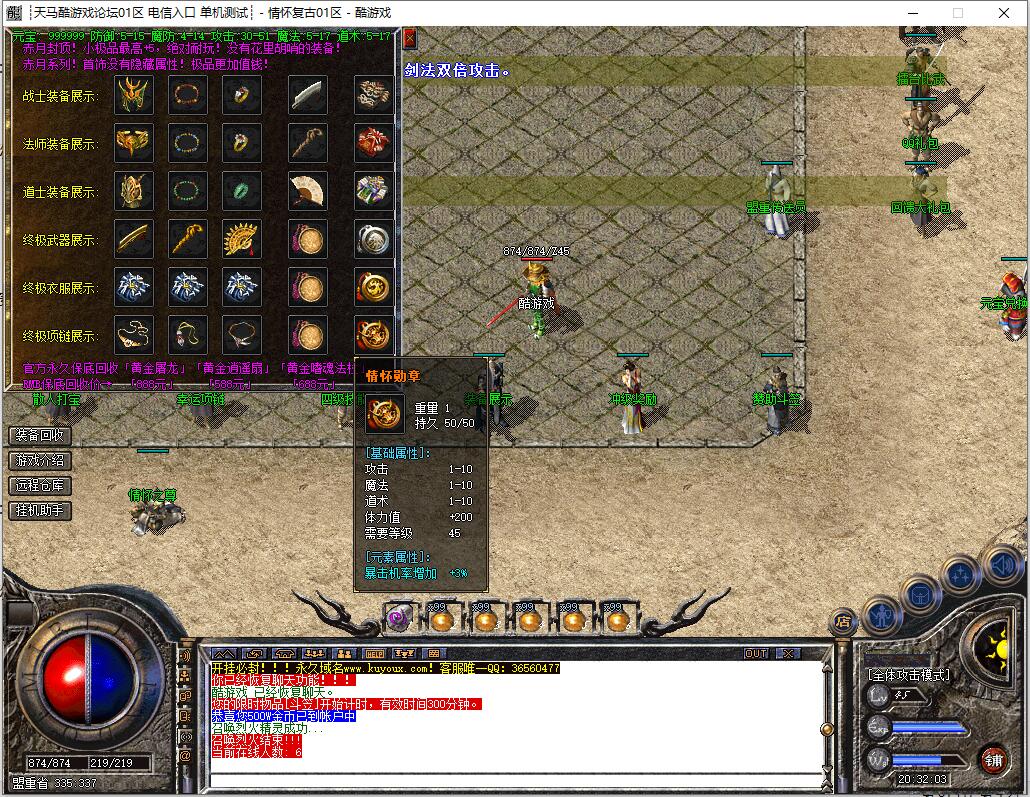1030x797 pixels.
Task: Select the warrior helmet in 战士装备展示 row
Action: pos(133,95)
